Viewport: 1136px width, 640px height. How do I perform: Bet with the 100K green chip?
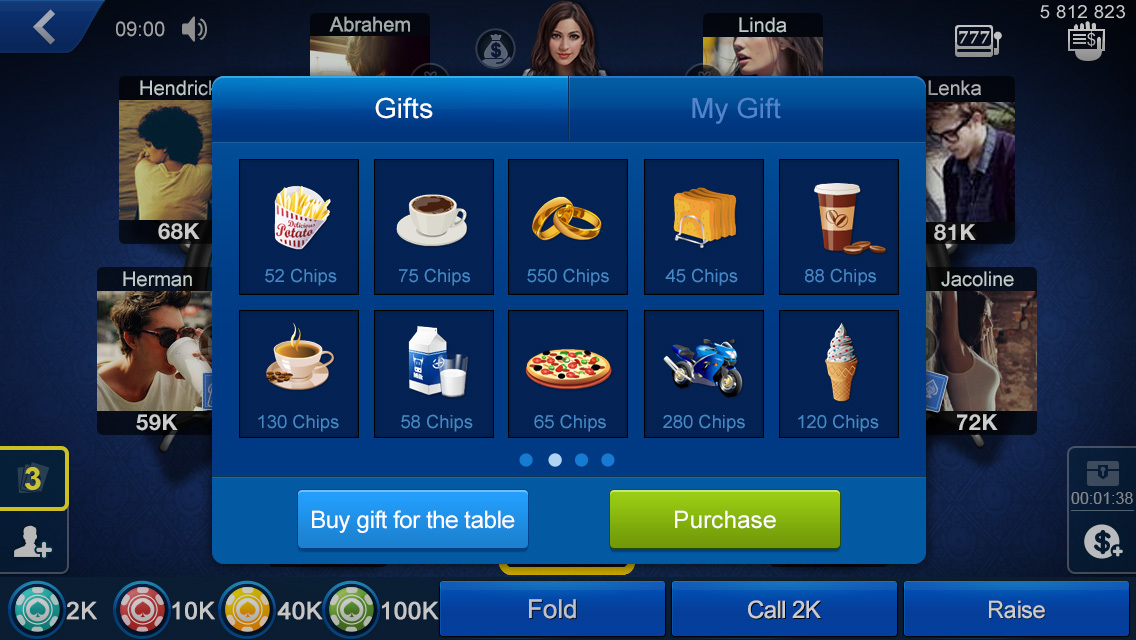pyautogui.click(x=351, y=609)
